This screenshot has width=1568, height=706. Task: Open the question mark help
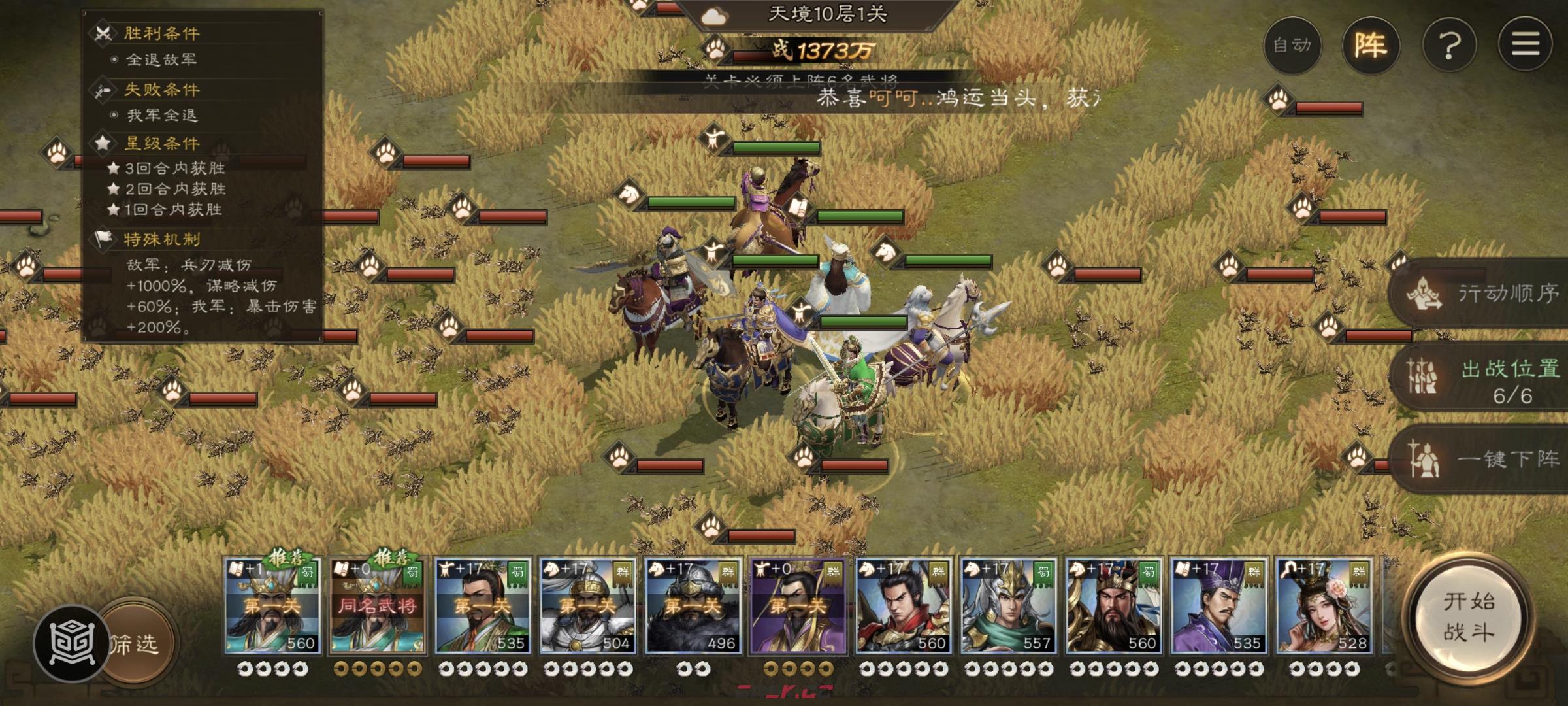[x=1449, y=45]
